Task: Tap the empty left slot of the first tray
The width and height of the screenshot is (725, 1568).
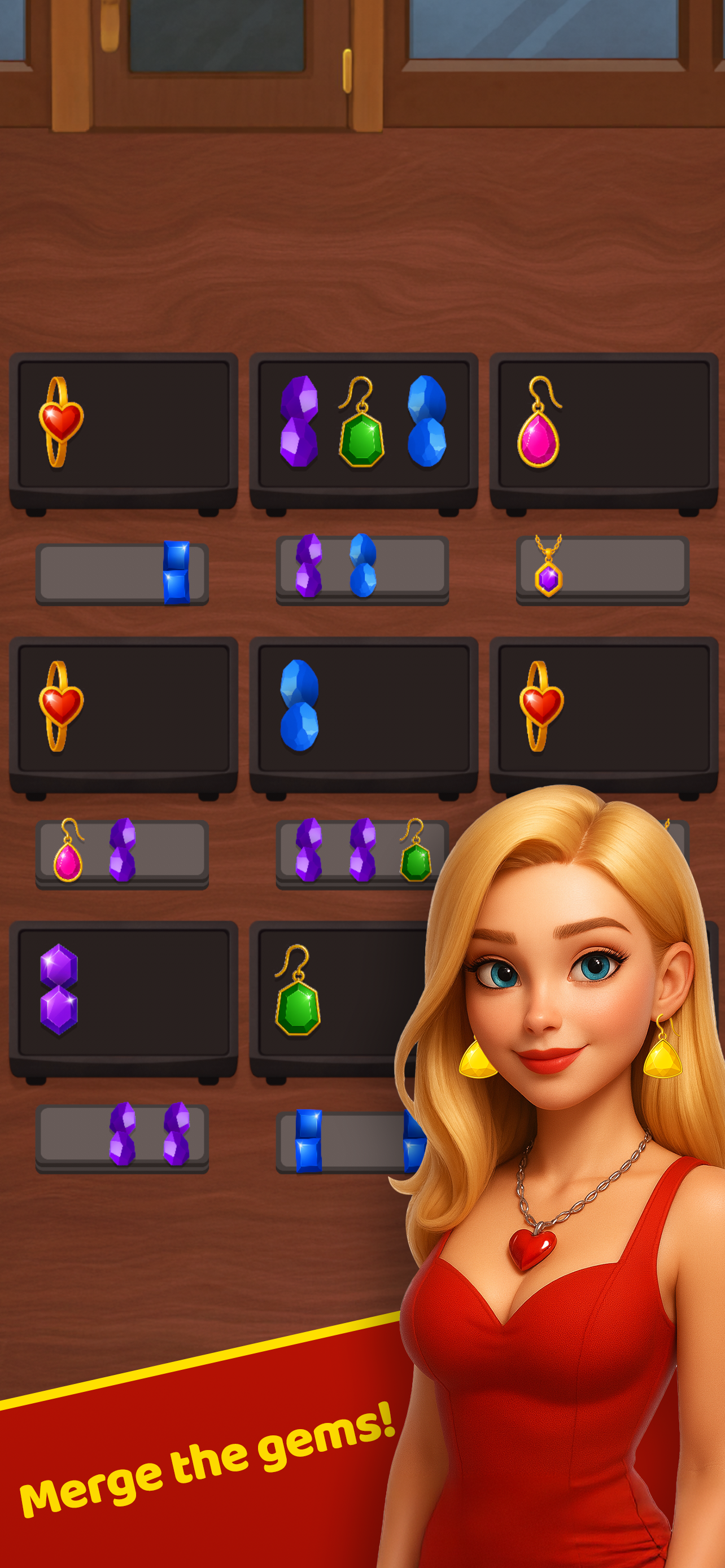Action: tap(91, 571)
